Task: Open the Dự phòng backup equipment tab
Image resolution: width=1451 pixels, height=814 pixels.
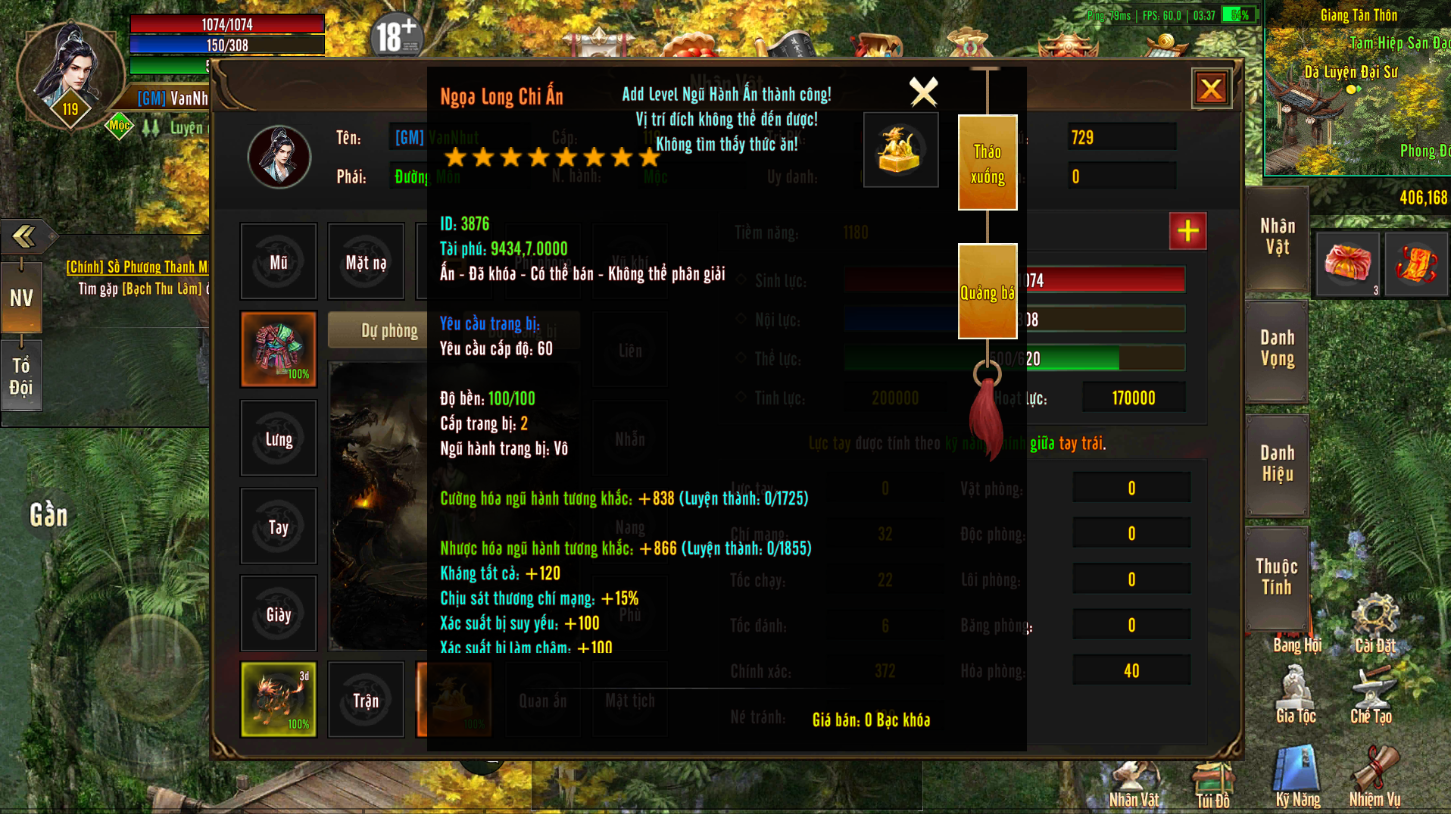Action: [x=389, y=330]
